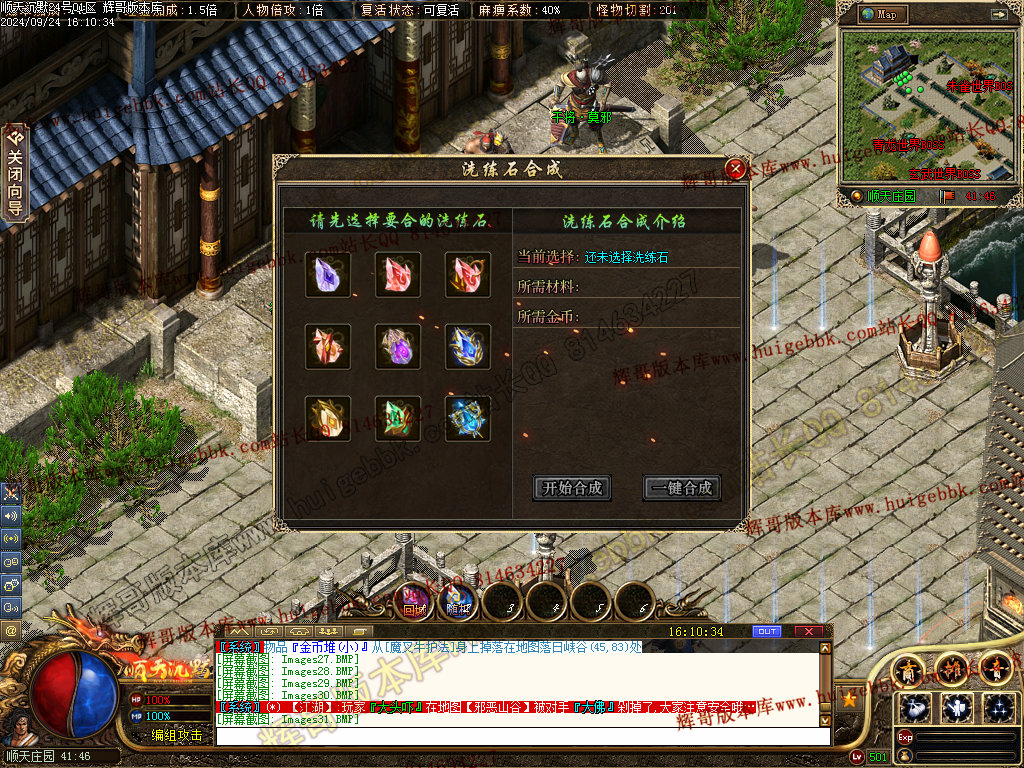This screenshot has height=768, width=1024.
Task: Pick the golden-white crystal stone
Action: [x=328, y=419]
